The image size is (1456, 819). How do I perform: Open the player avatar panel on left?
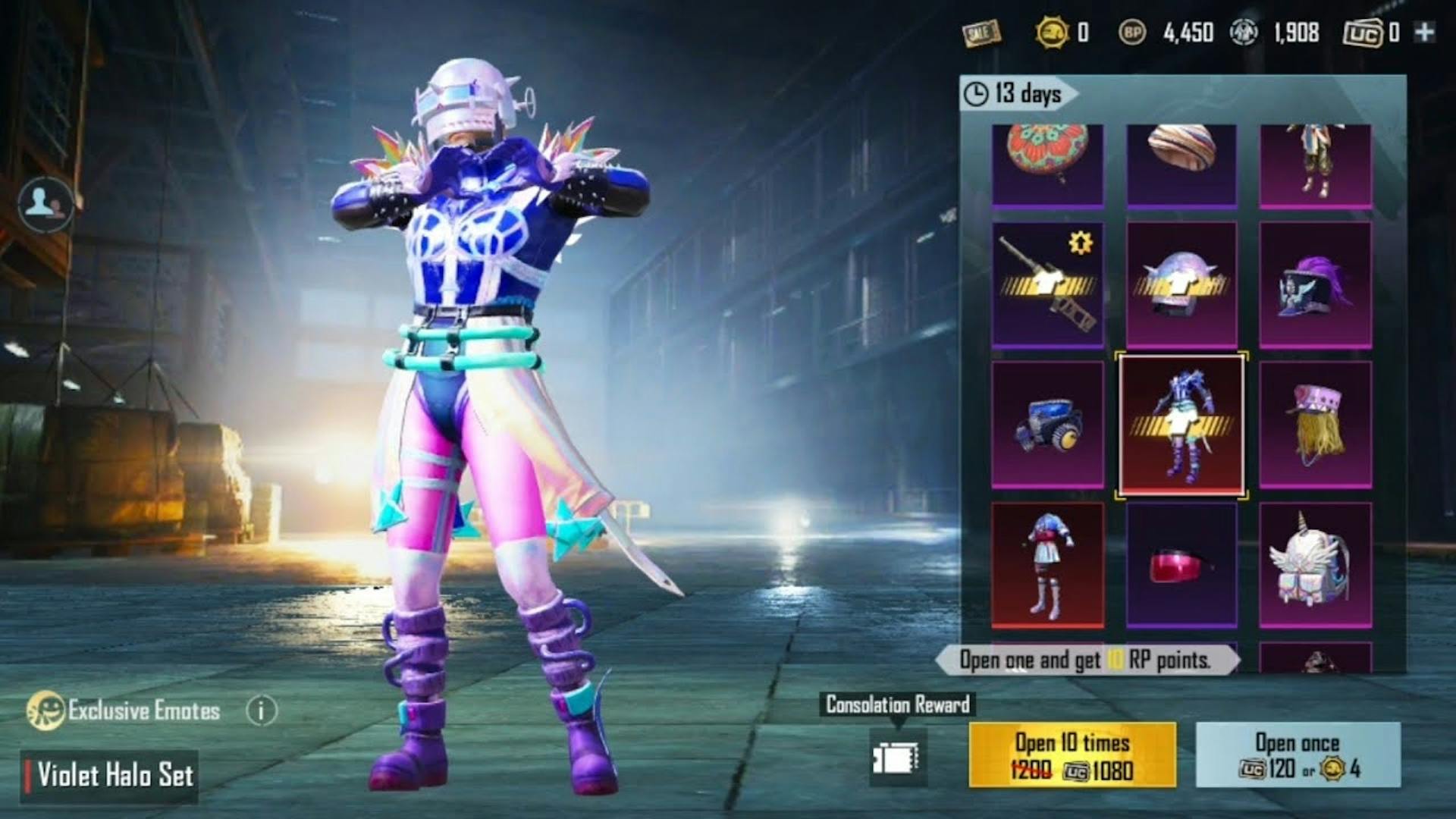45,202
